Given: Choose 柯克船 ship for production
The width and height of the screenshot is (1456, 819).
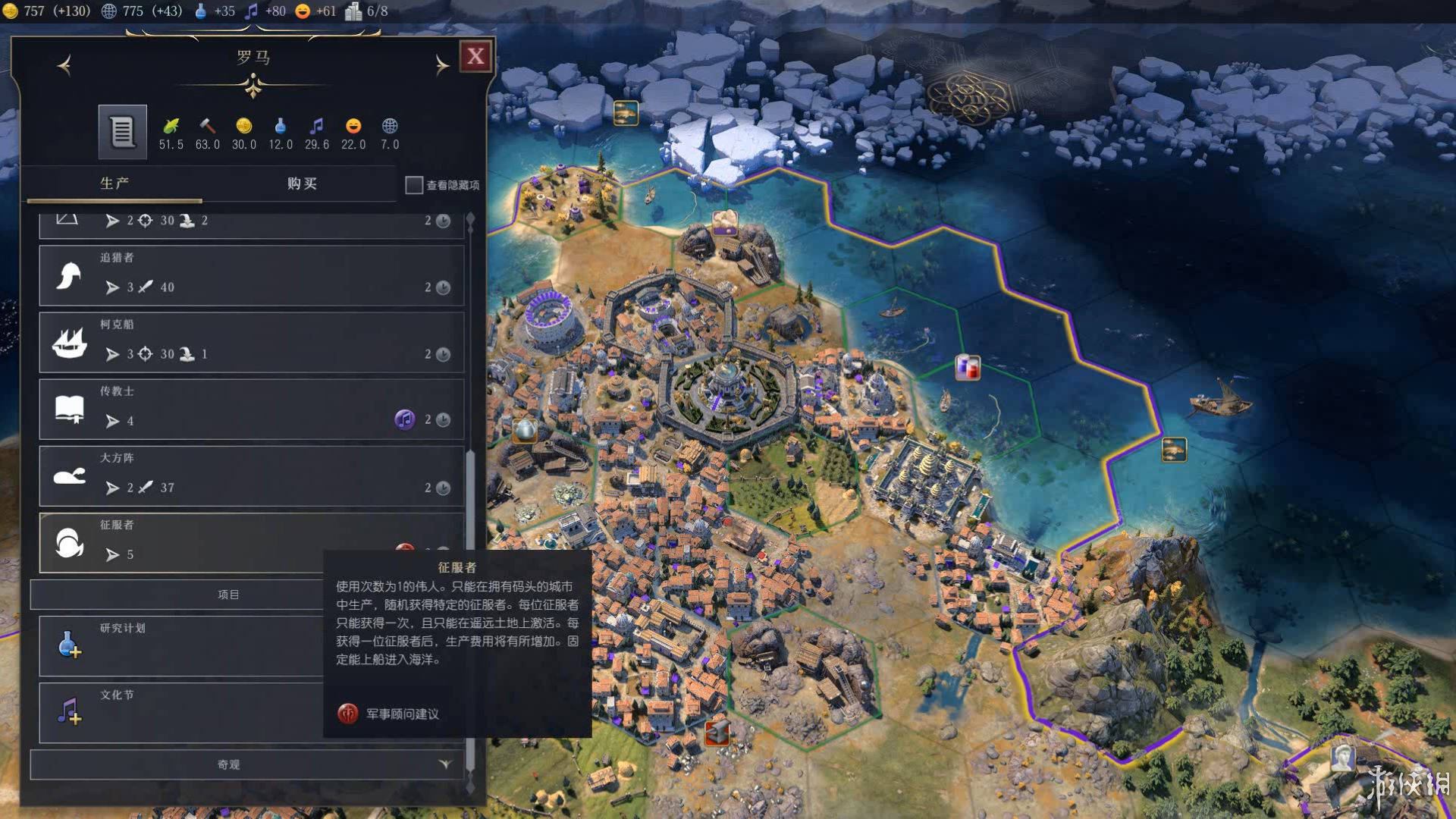Looking at the screenshot, I should (250, 342).
